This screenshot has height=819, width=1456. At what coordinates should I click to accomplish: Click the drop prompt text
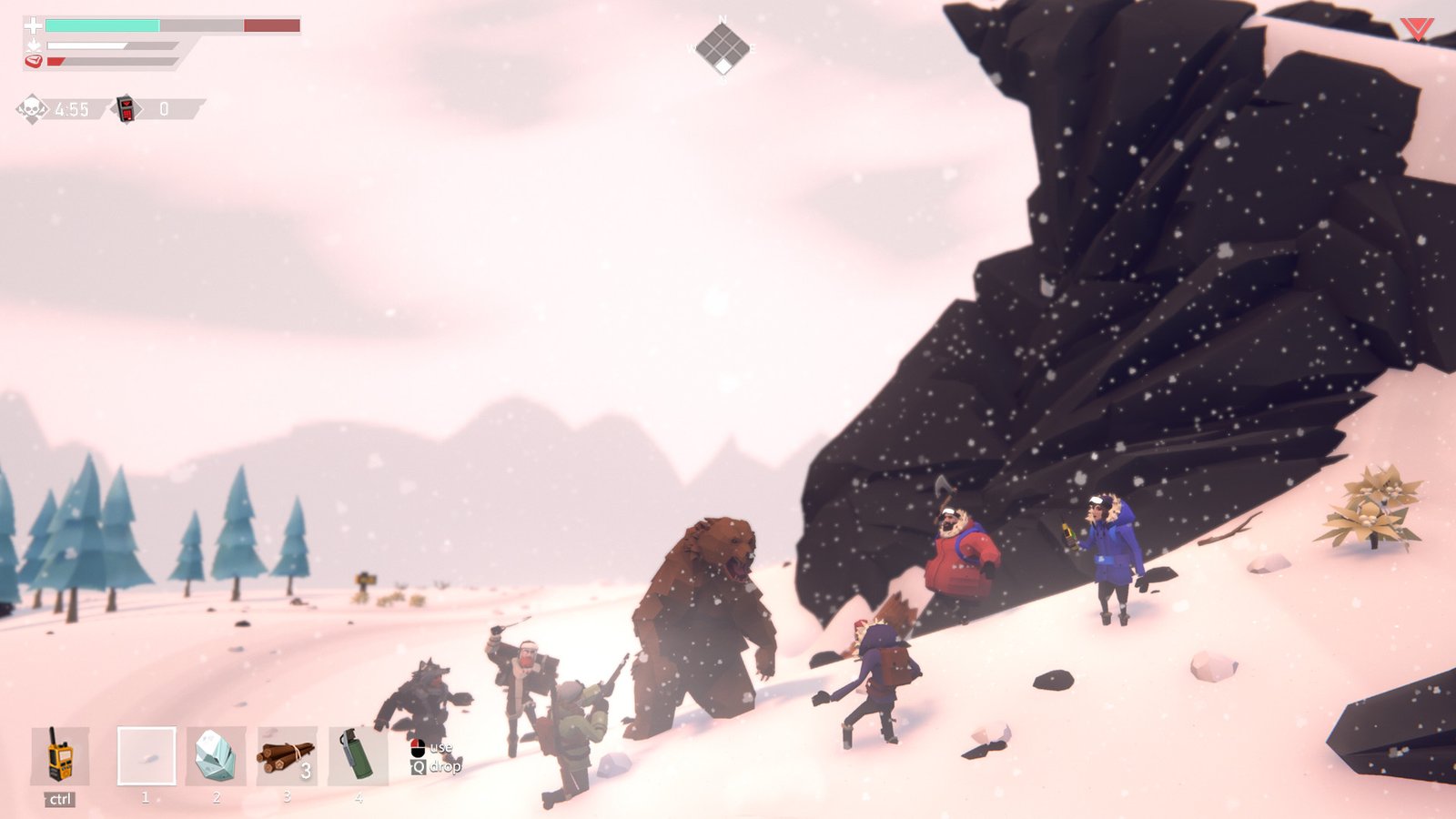click(x=446, y=767)
